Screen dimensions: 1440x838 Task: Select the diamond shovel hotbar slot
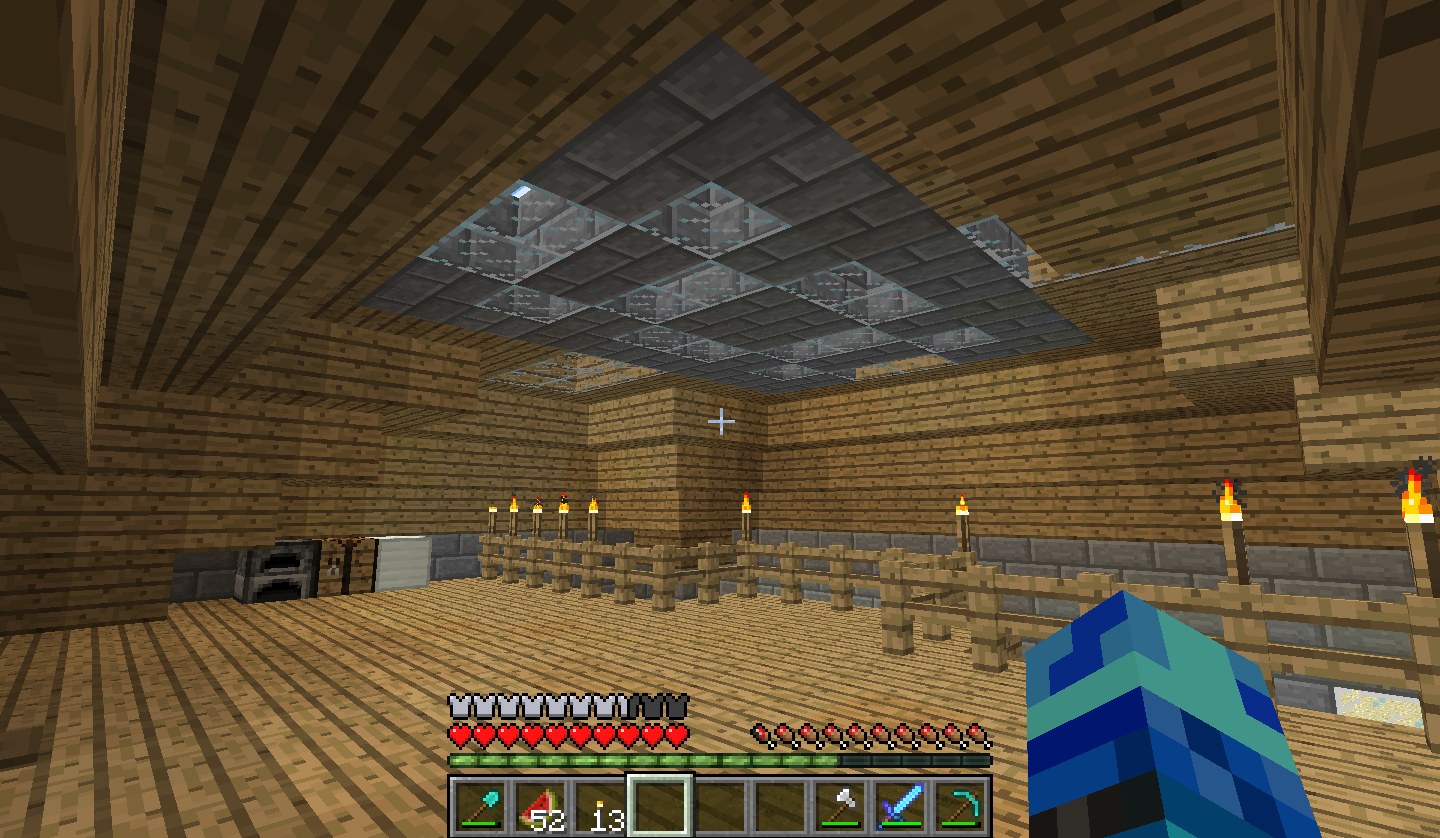(x=480, y=806)
